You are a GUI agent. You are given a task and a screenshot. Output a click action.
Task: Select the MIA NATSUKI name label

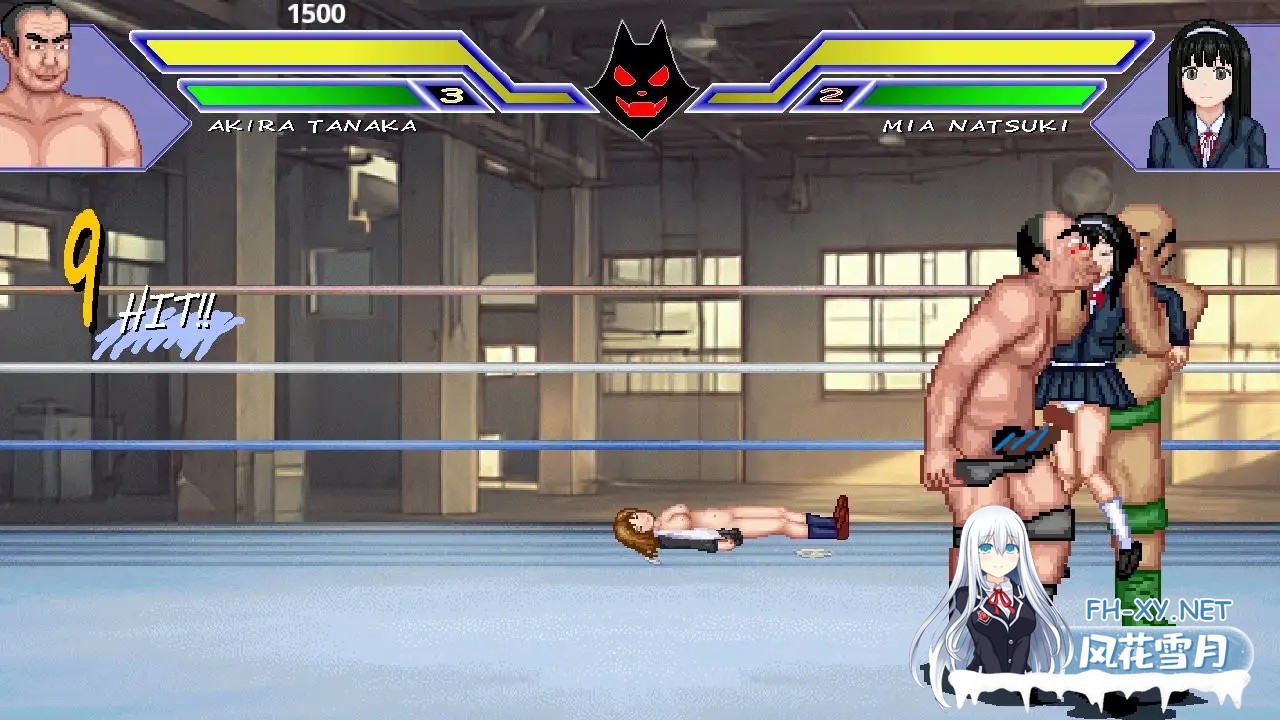pos(975,126)
